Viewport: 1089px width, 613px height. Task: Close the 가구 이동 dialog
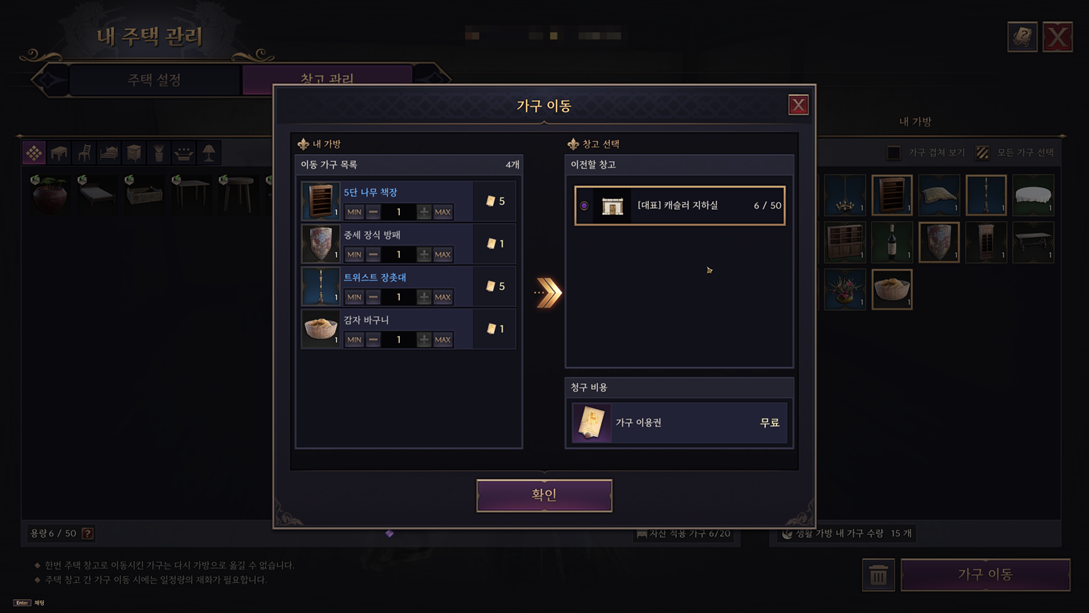tap(798, 105)
